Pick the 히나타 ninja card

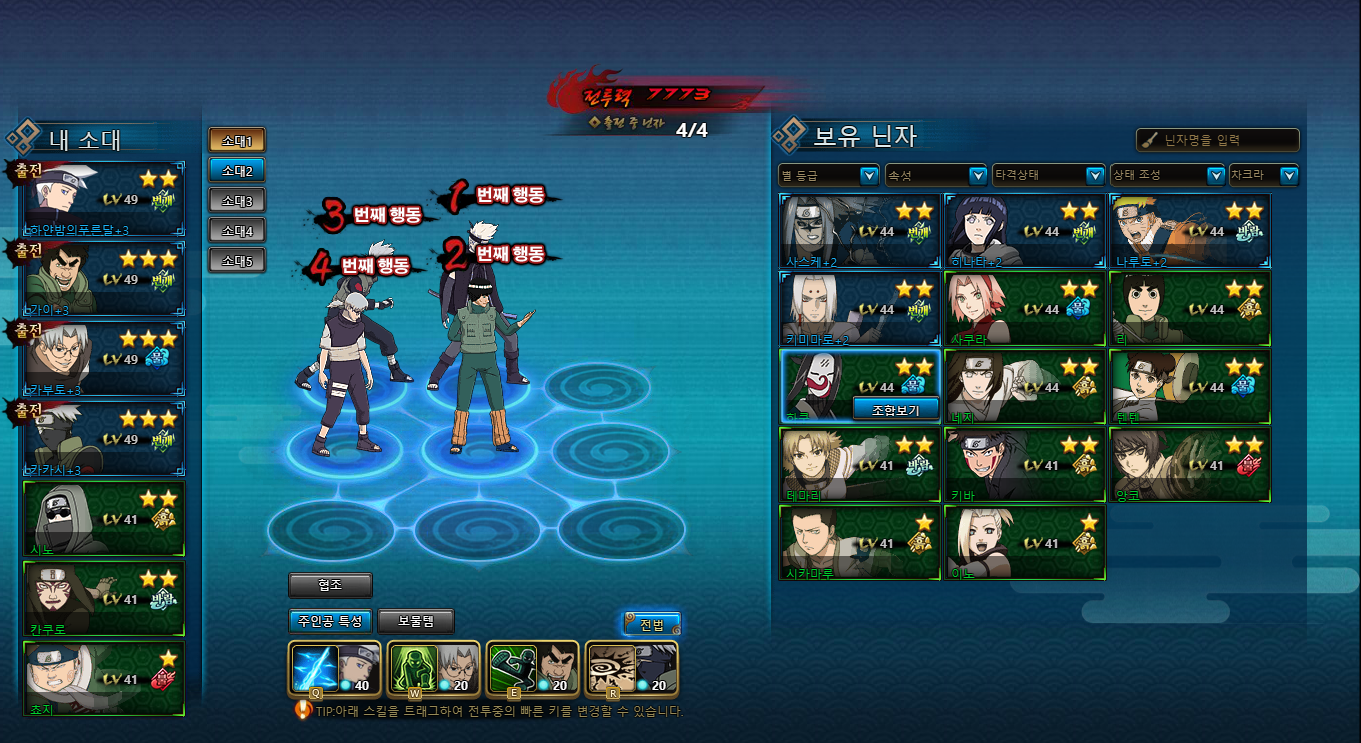[1025, 231]
